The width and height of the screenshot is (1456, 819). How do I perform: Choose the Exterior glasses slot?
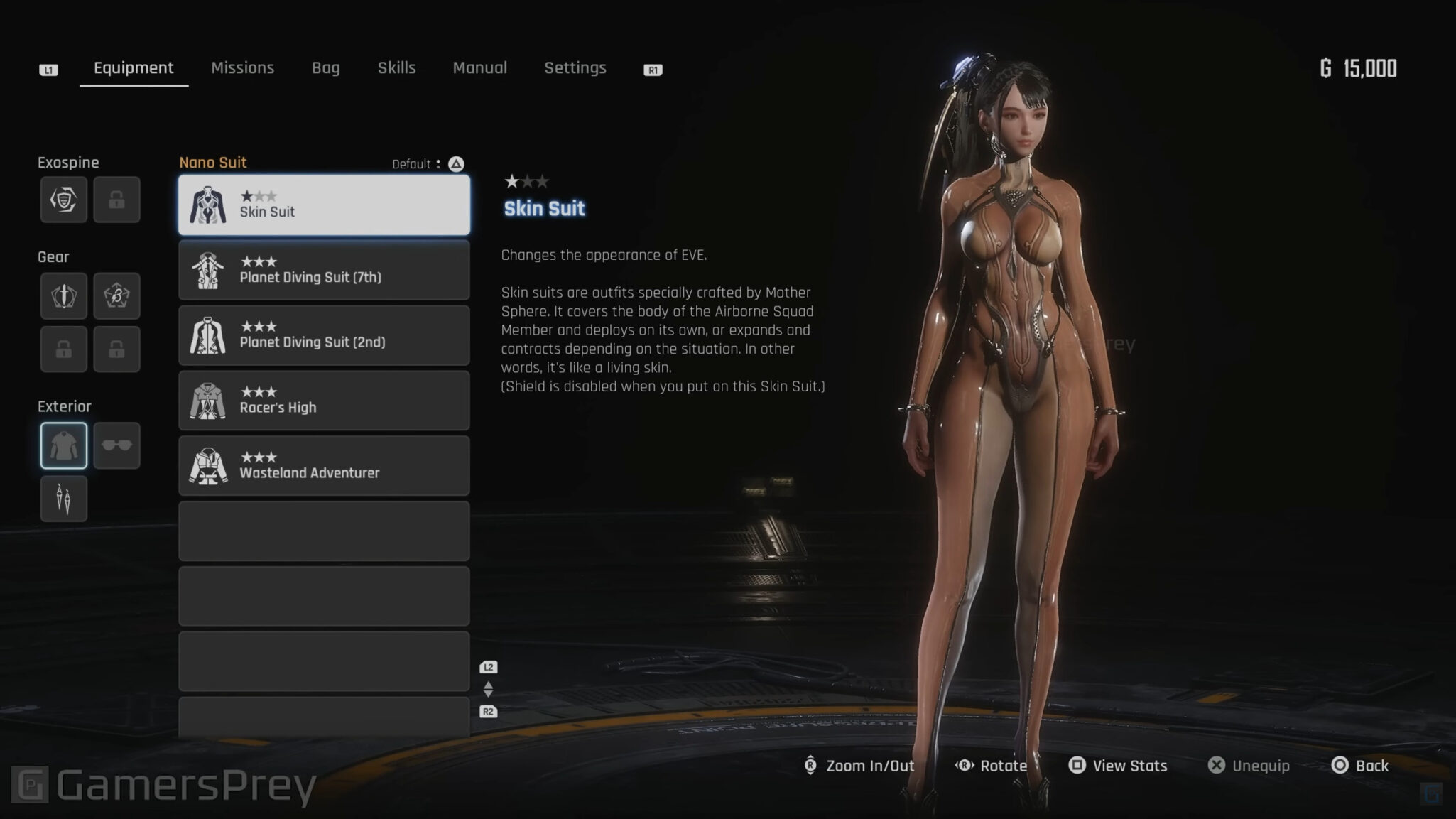(x=116, y=445)
